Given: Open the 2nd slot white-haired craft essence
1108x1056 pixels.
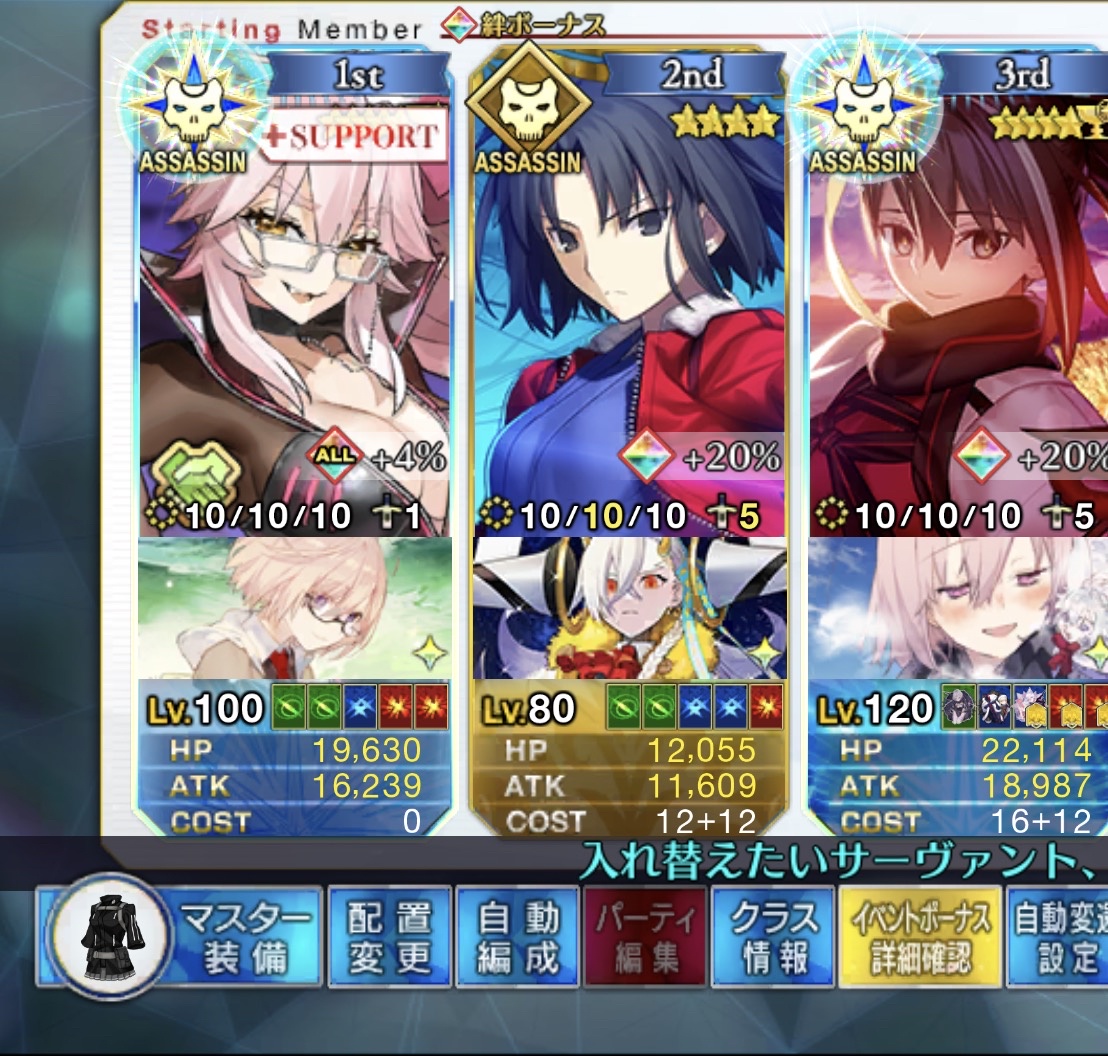Looking at the screenshot, I should pos(630,608).
